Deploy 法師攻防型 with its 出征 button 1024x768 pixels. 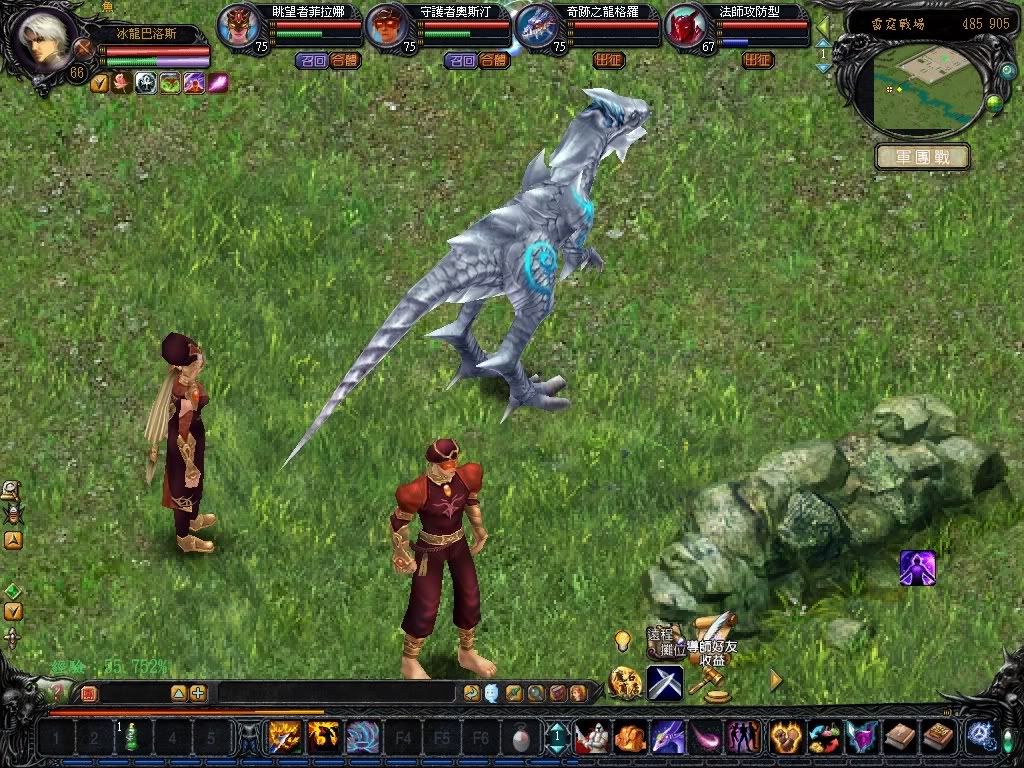coord(758,61)
